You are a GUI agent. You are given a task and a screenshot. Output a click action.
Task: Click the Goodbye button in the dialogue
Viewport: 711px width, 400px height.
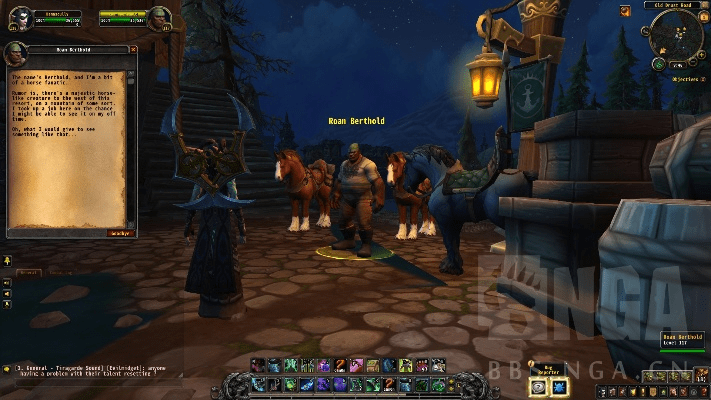pyautogui.click(x=120, y=233)
